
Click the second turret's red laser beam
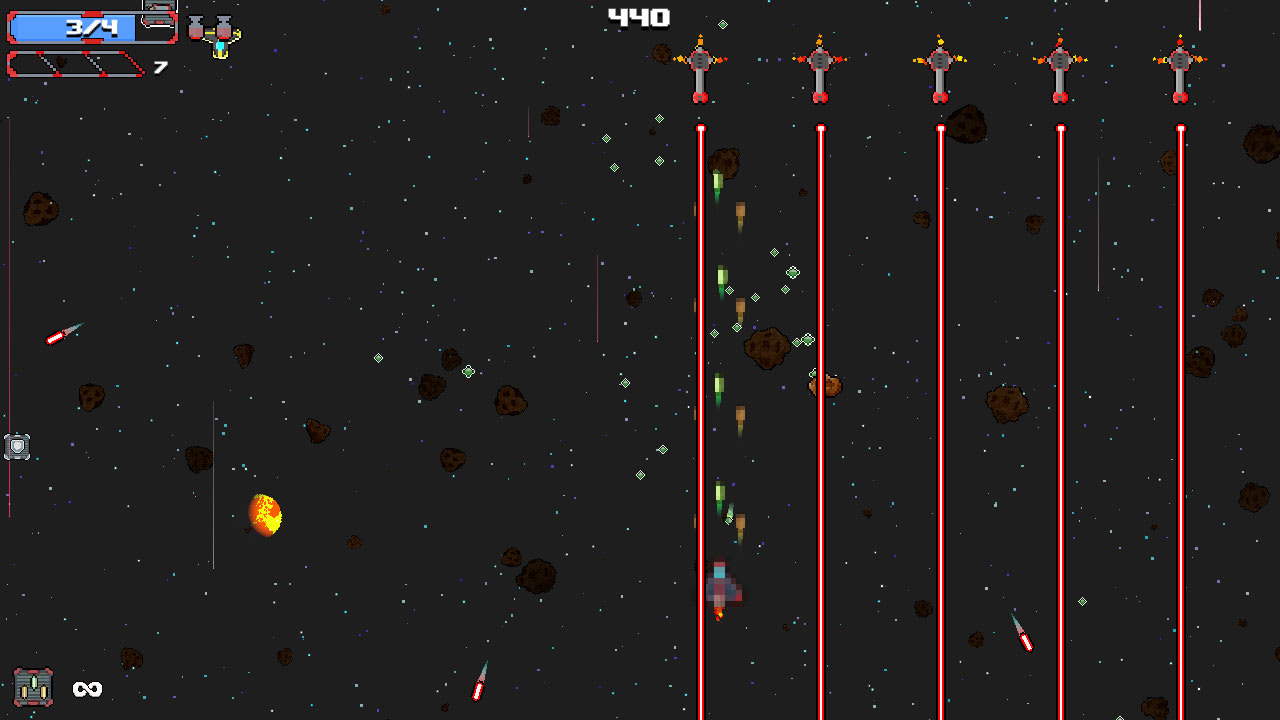pyautogui.click(x=819, y=400)
